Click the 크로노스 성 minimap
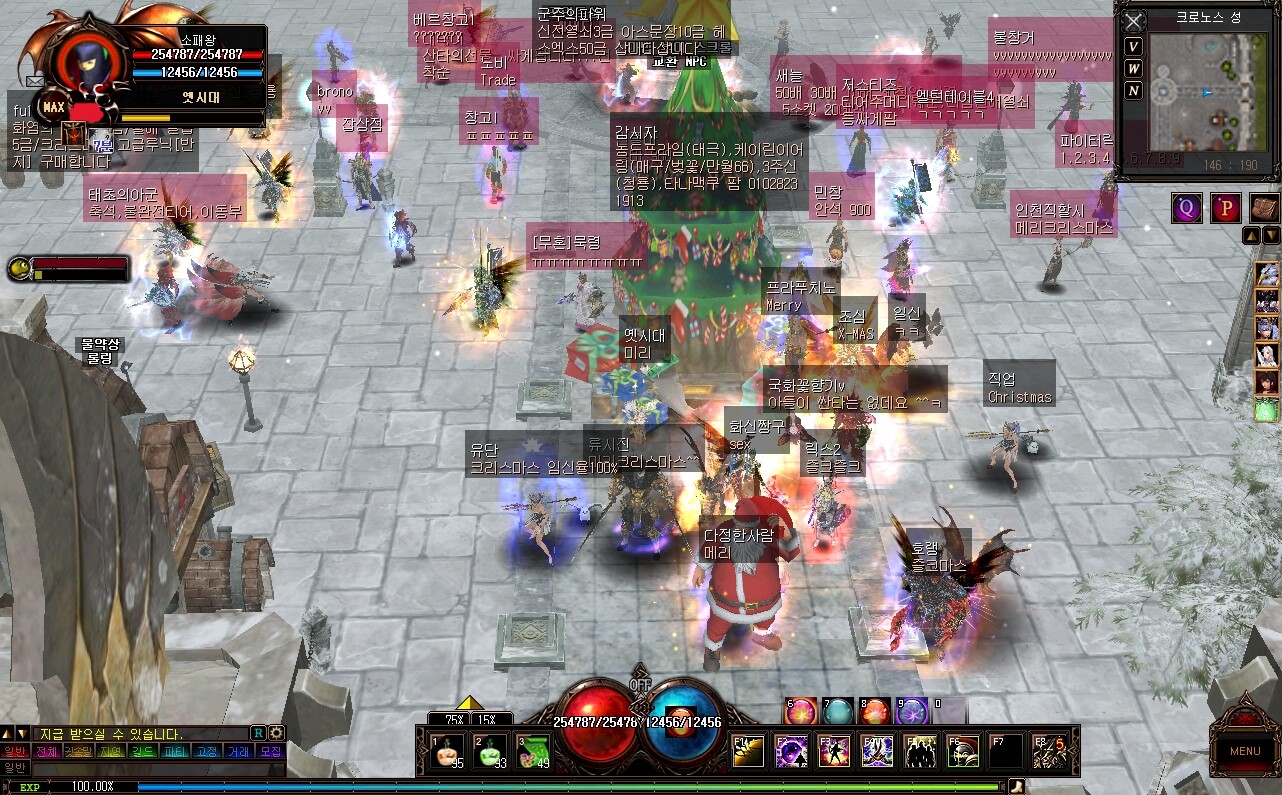The height and width of the screenshot is (795, 1282). (1206, 92)
